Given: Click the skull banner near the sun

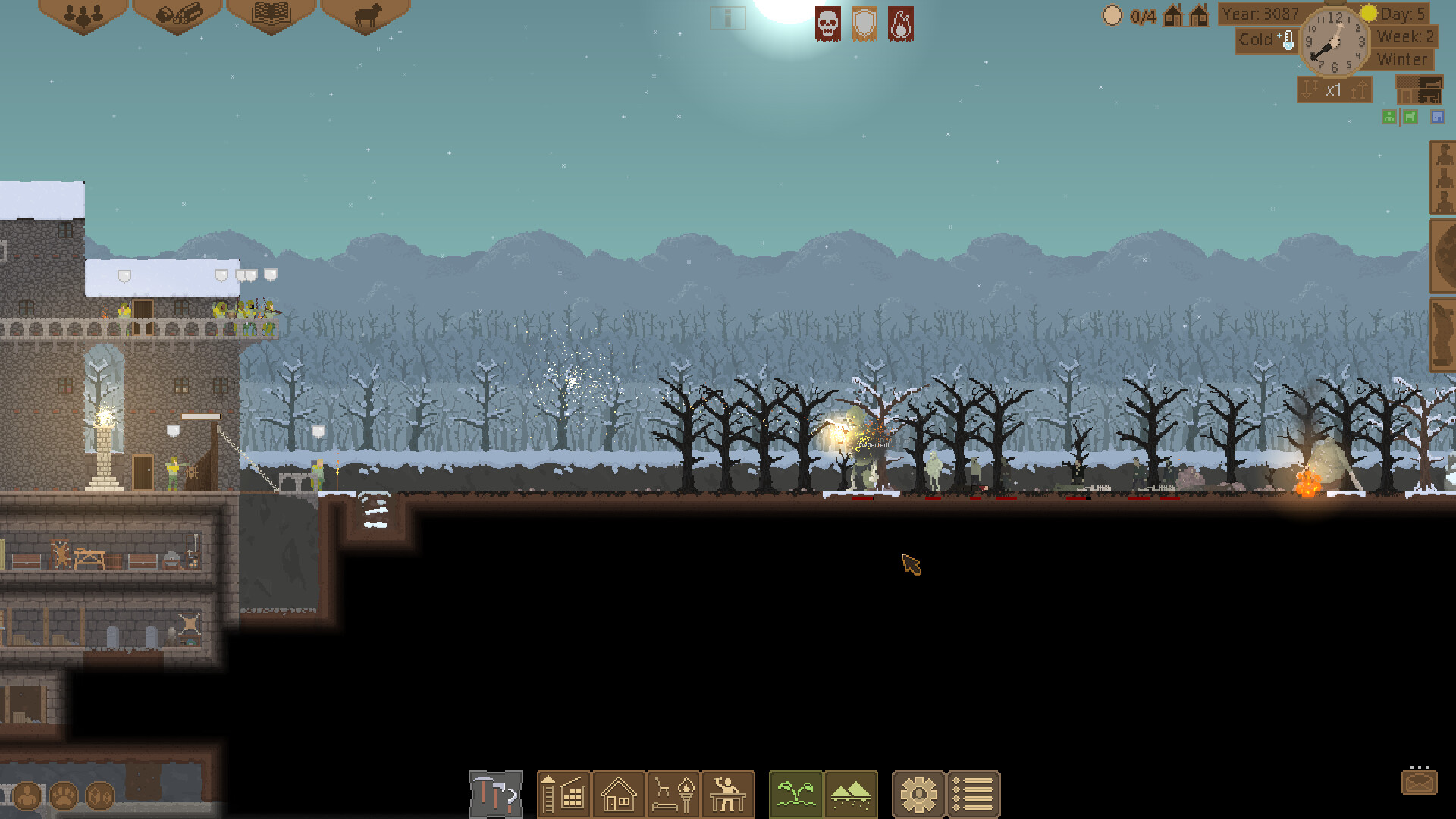Looking at the screenshot, I should point(827,24).
